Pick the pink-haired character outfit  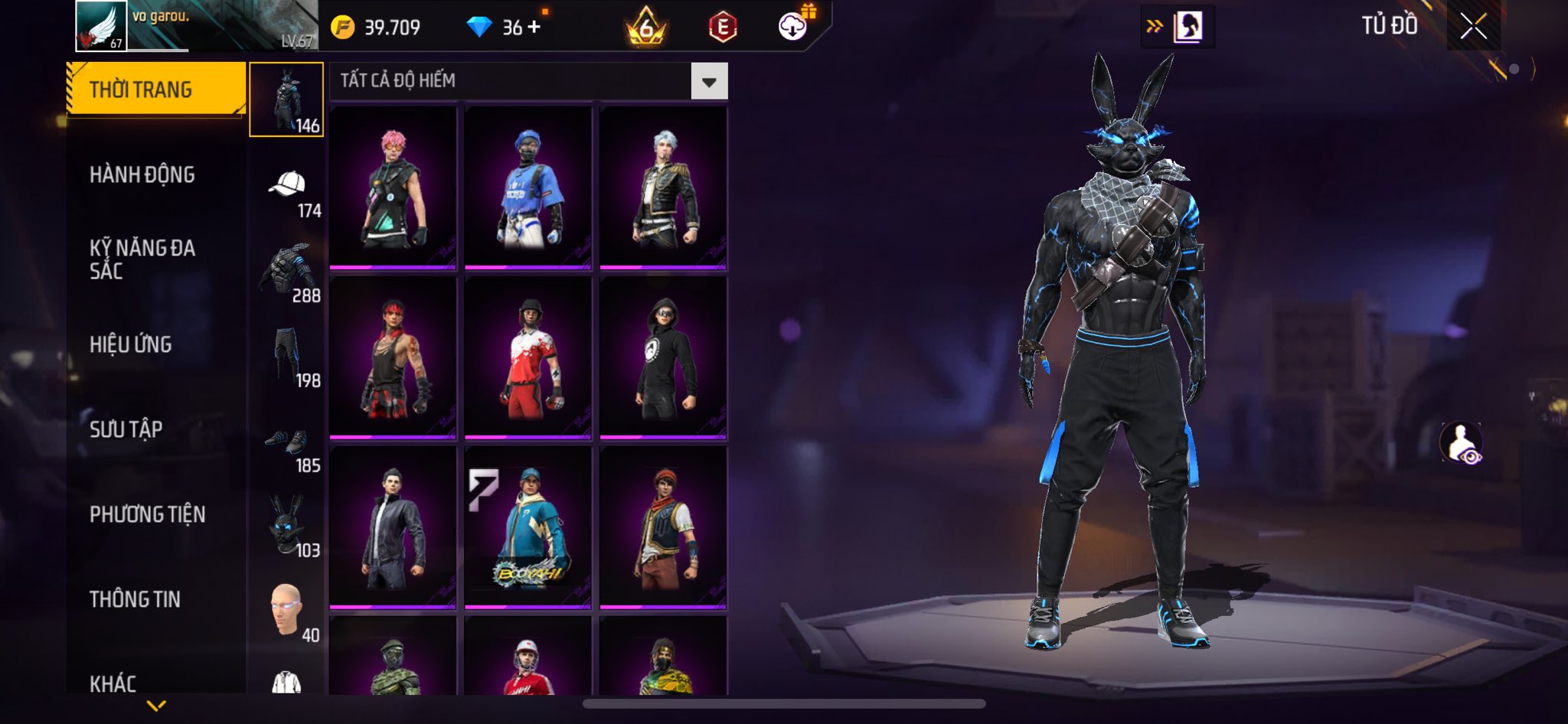[x=393, y=188]
